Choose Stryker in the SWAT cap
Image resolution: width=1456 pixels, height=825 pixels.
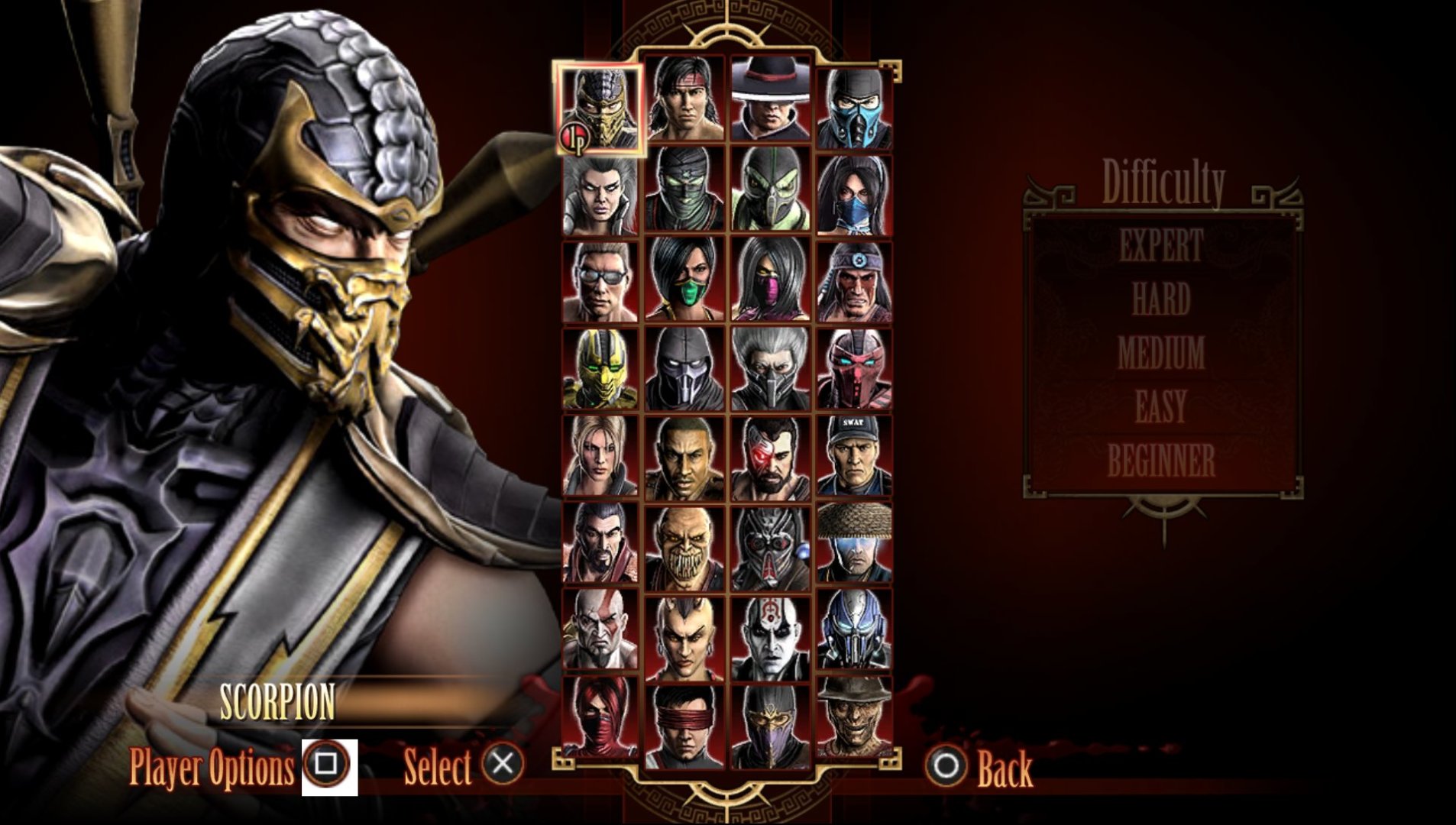point(854,456)
